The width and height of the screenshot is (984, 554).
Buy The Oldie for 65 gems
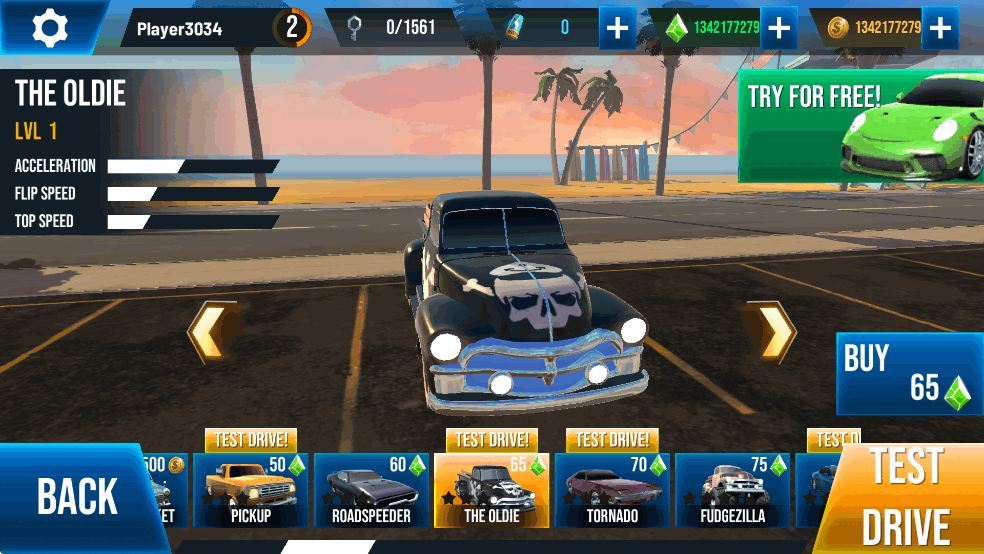click(x=909, y=374)
